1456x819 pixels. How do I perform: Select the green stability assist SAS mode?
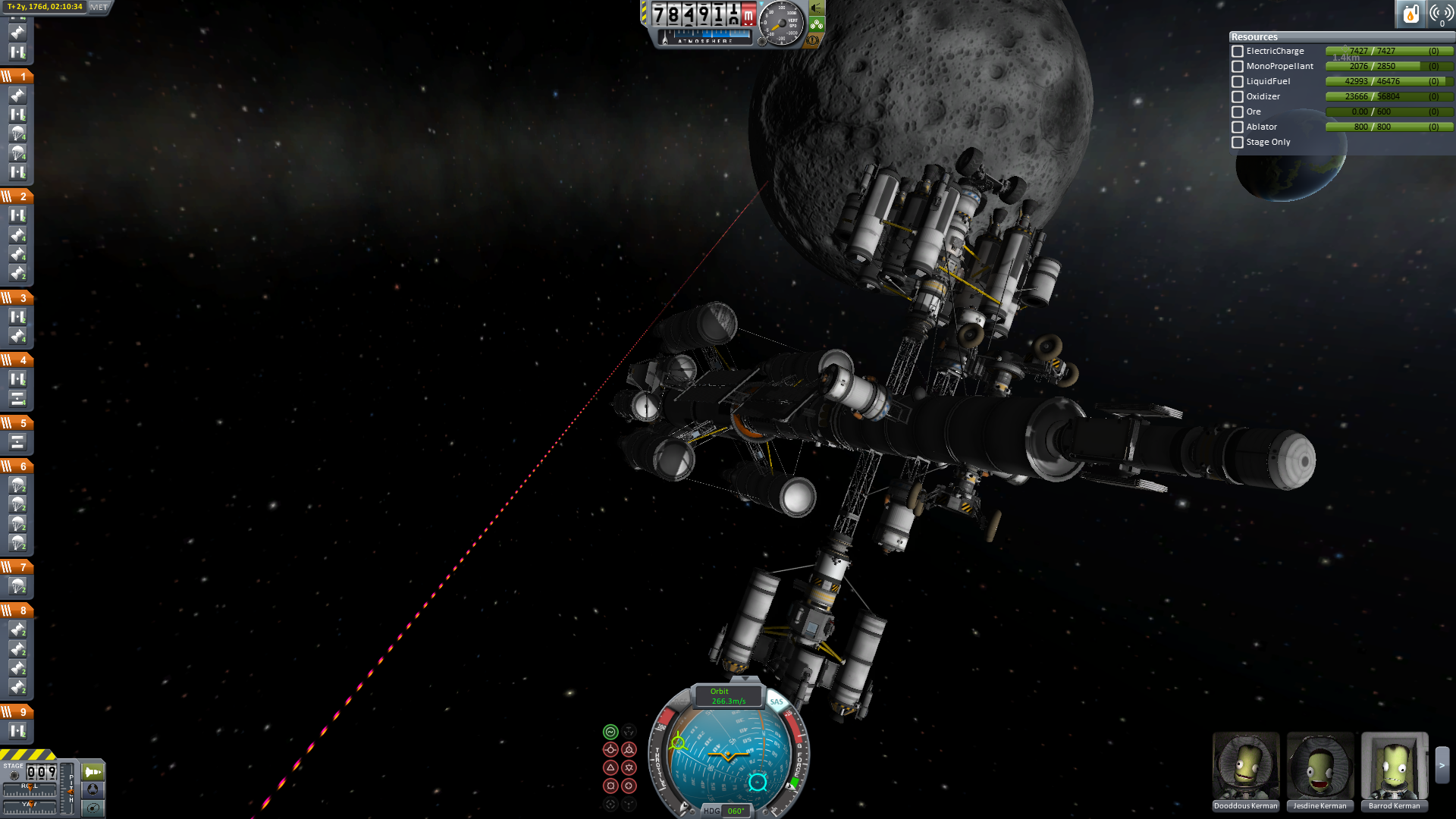pyautogui.click(x=610, y=732)
